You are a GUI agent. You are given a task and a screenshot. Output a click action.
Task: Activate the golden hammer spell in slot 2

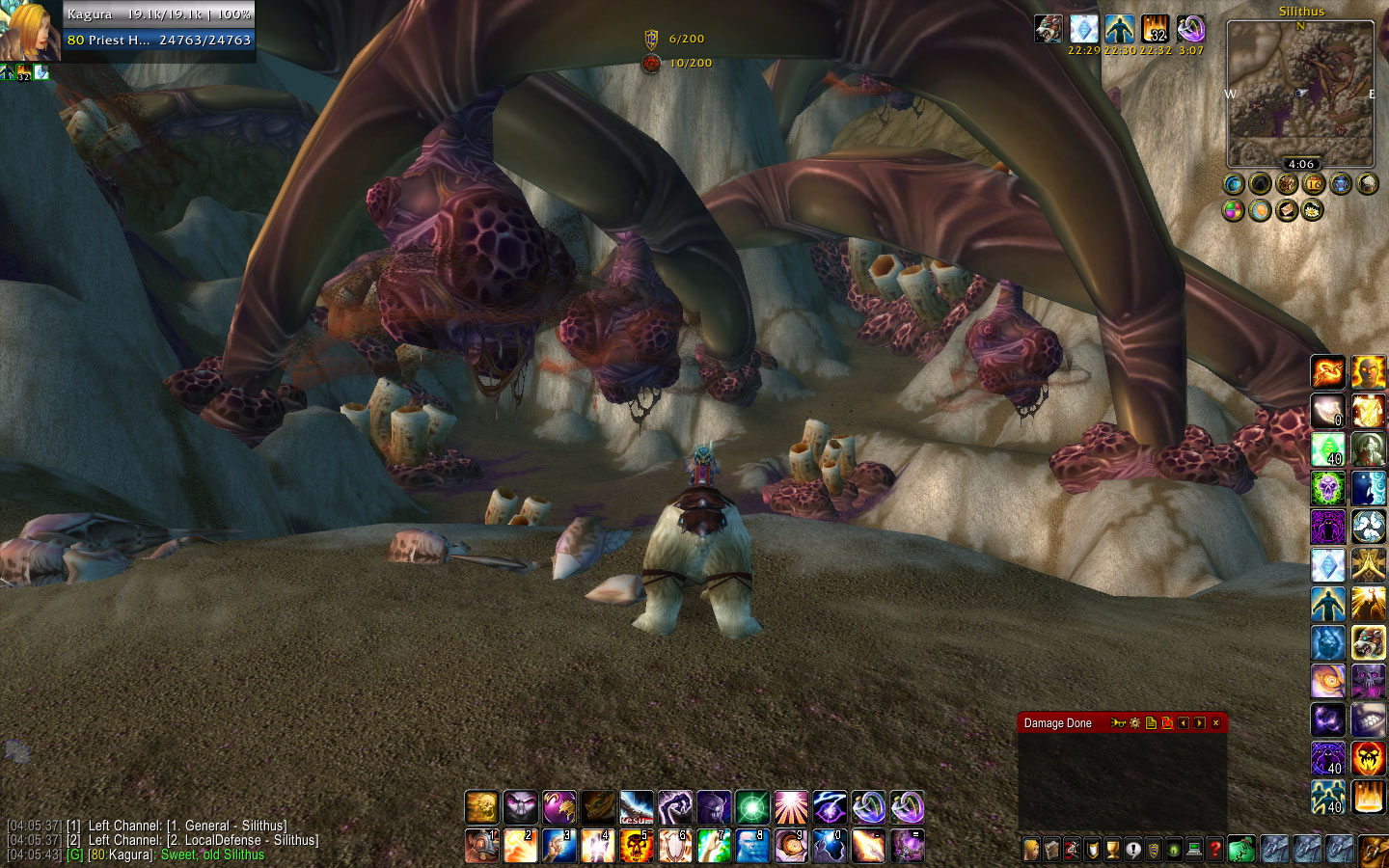click(521, 846)
